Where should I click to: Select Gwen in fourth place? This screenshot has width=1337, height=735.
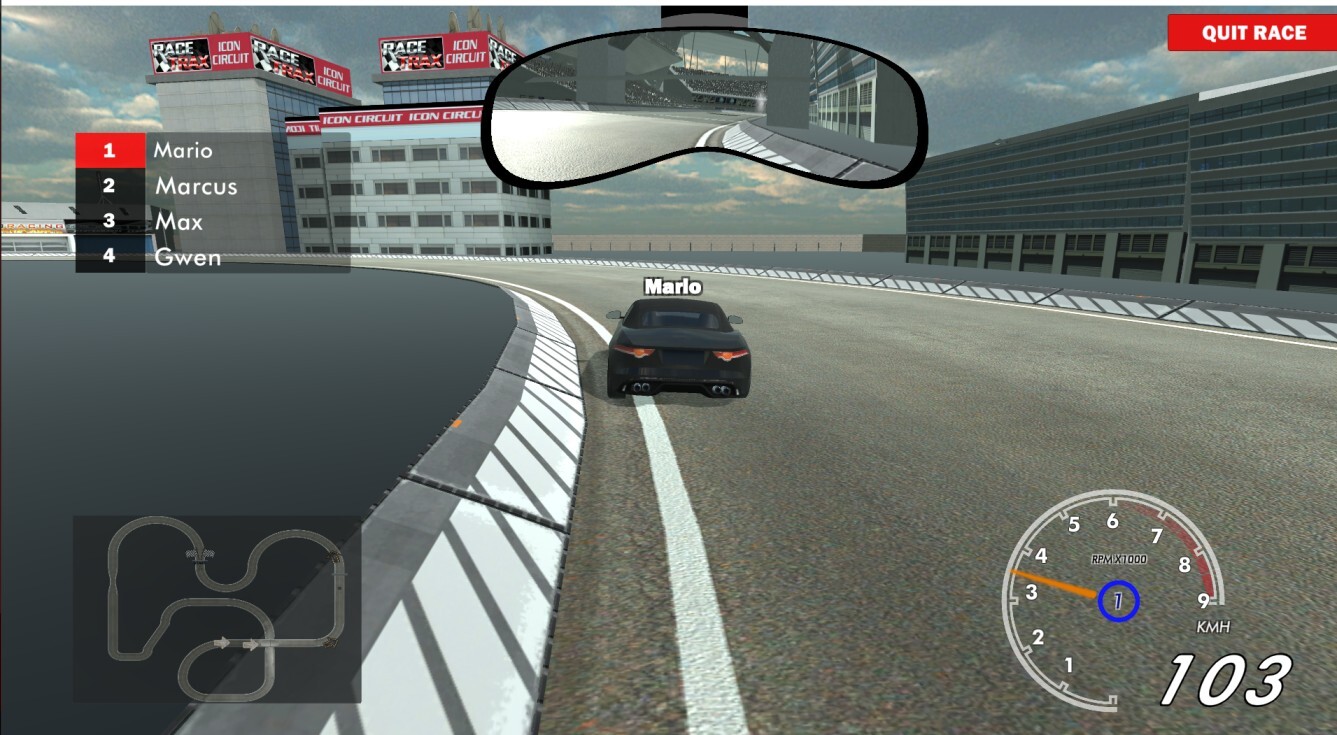[188, 257]
